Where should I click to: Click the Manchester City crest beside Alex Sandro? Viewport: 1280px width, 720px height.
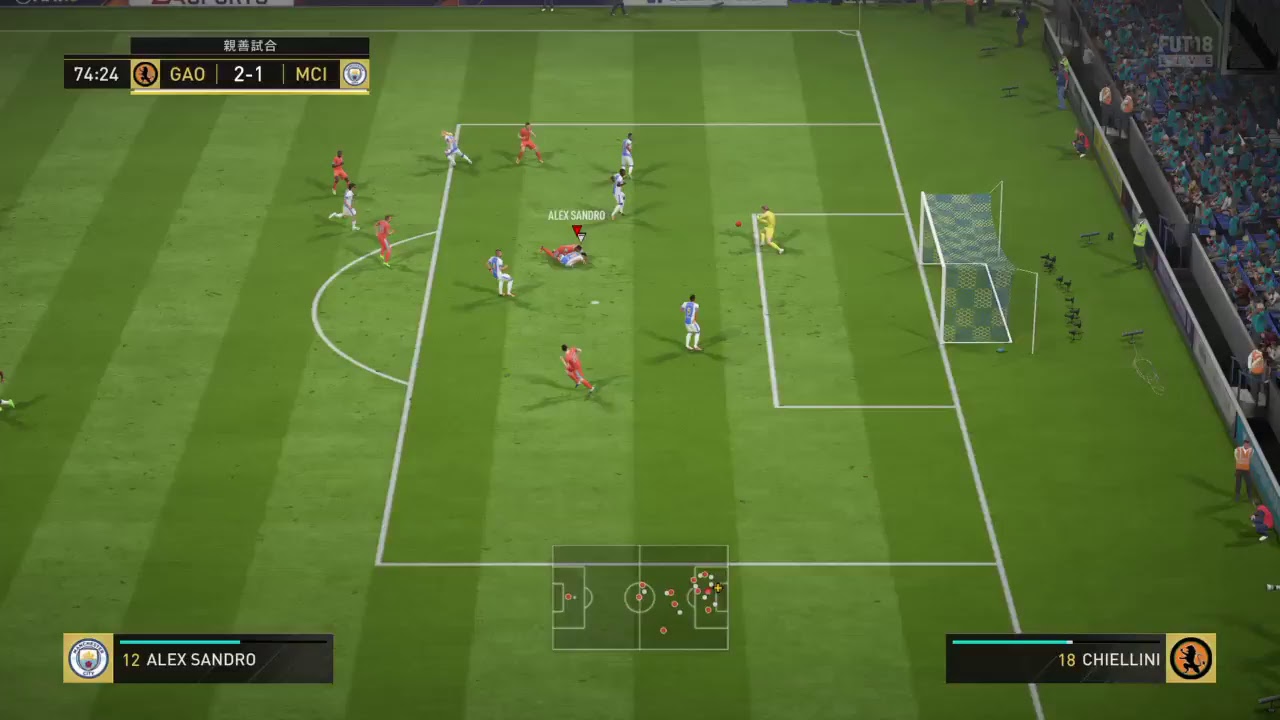[x=88, y=659]
